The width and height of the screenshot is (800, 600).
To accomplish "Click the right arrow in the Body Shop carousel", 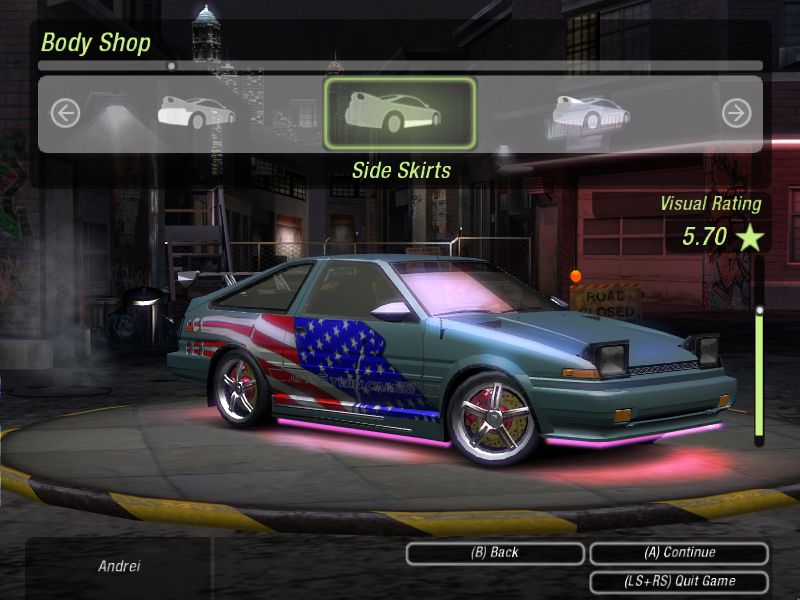I will [x=736, y=113].
